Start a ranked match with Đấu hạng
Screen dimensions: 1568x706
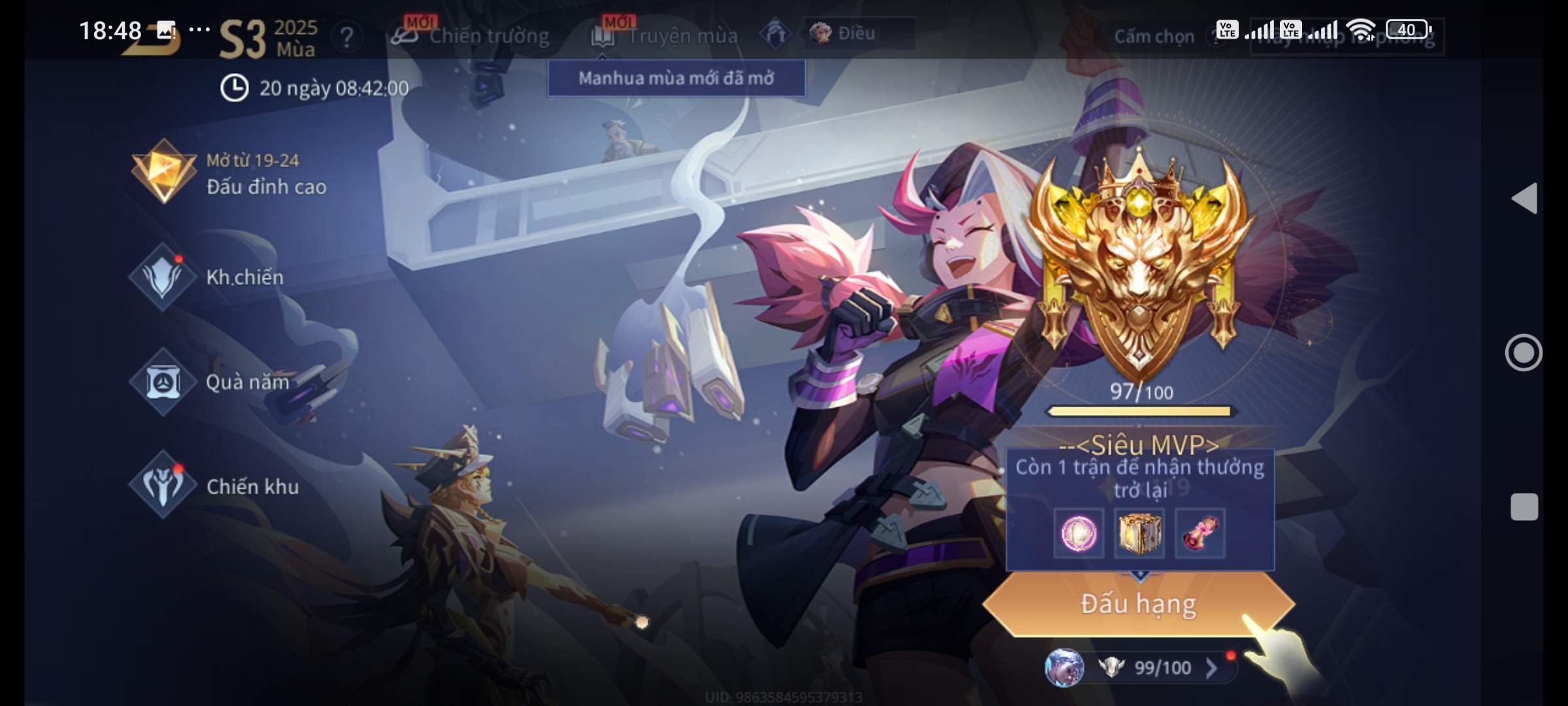(x=1138, y=604)
